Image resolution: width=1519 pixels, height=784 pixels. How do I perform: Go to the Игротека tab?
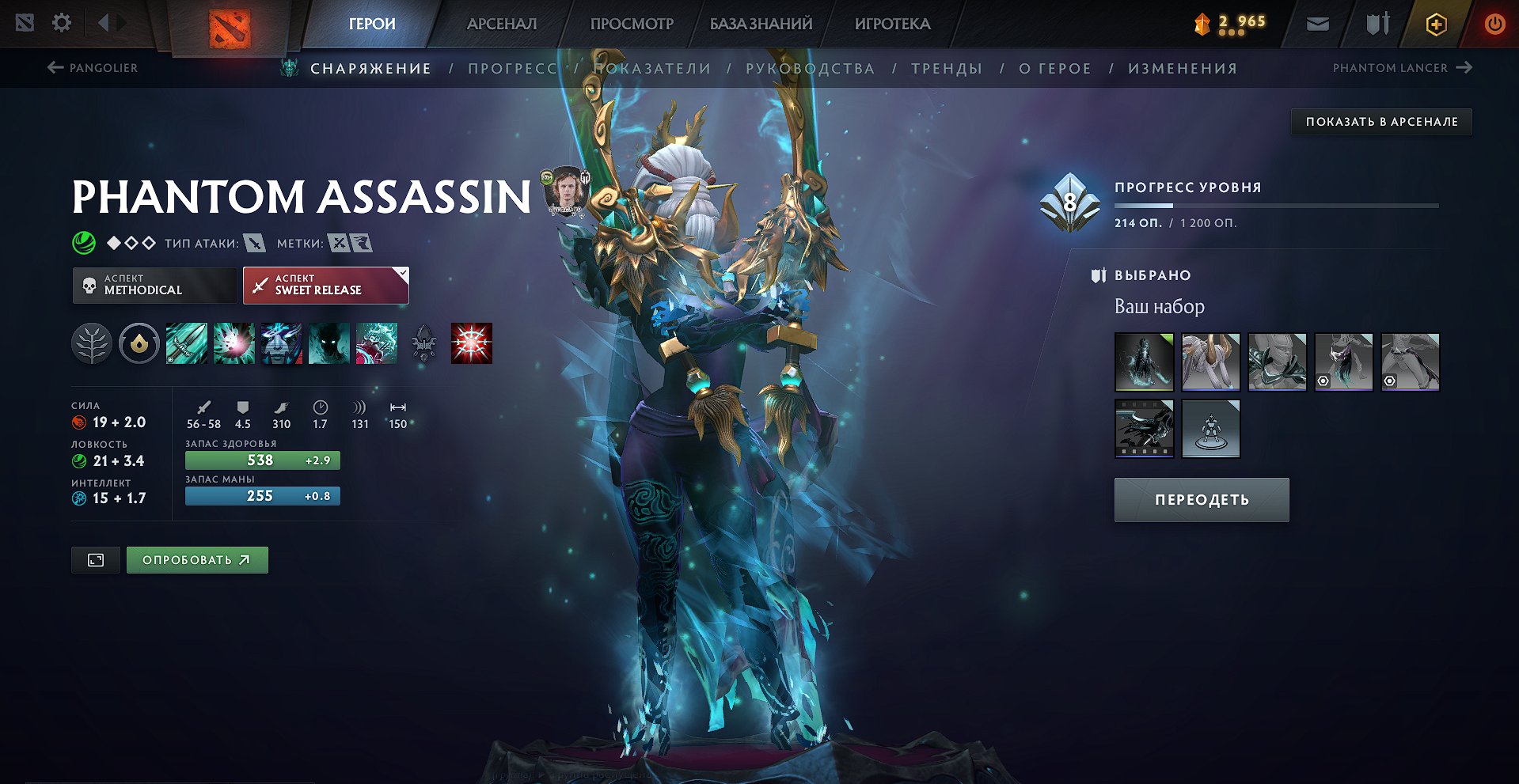pos(892,24)
